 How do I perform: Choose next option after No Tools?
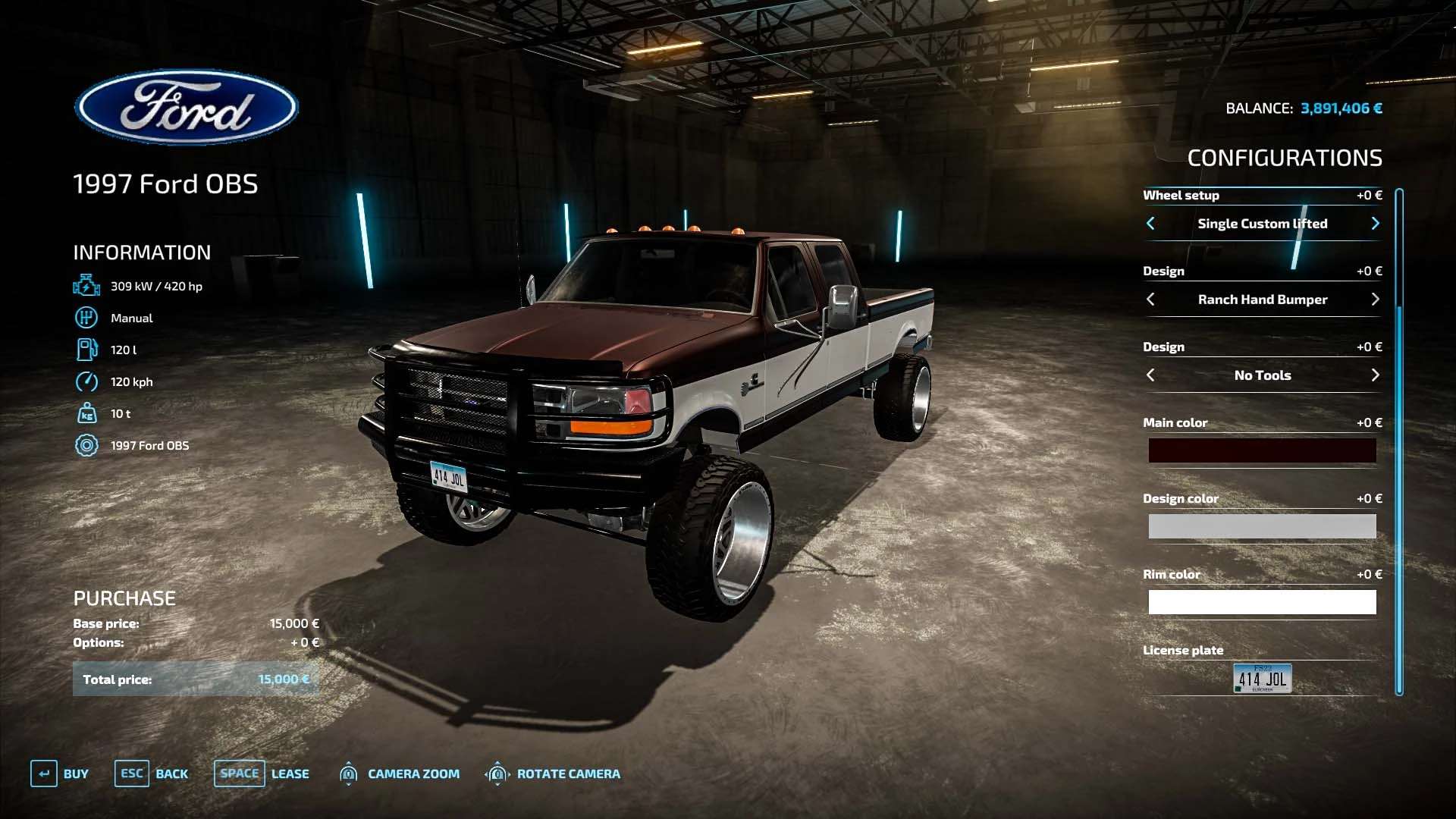point(1375,375)
